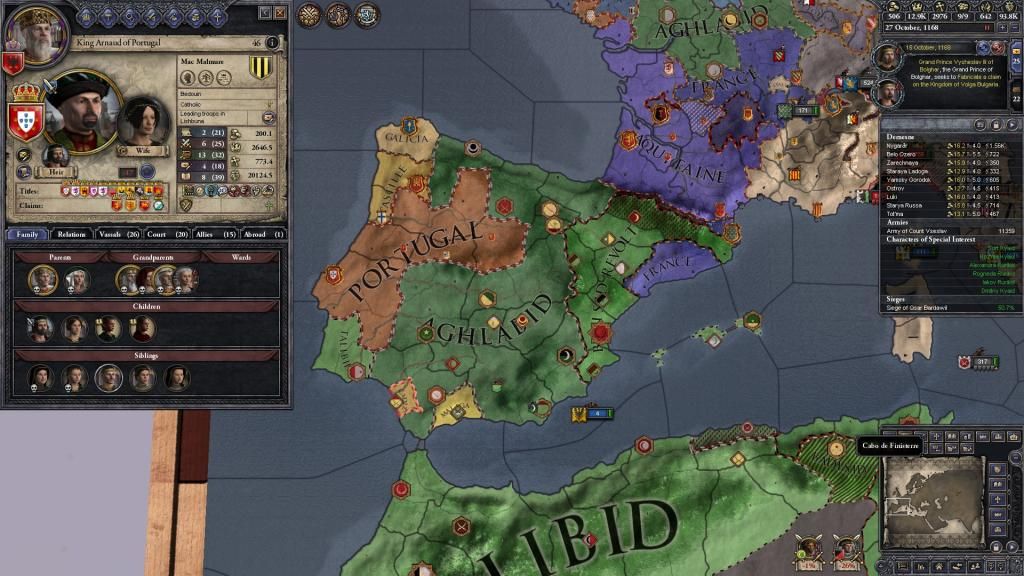Switch to the Family tab

(27, 234)
